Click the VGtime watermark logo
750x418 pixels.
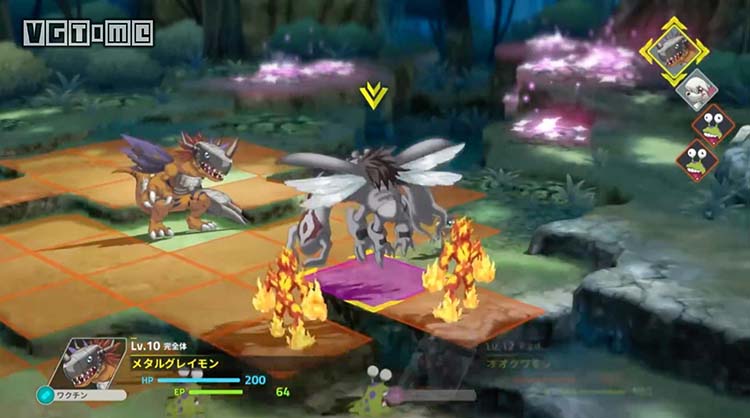[88, 32]
